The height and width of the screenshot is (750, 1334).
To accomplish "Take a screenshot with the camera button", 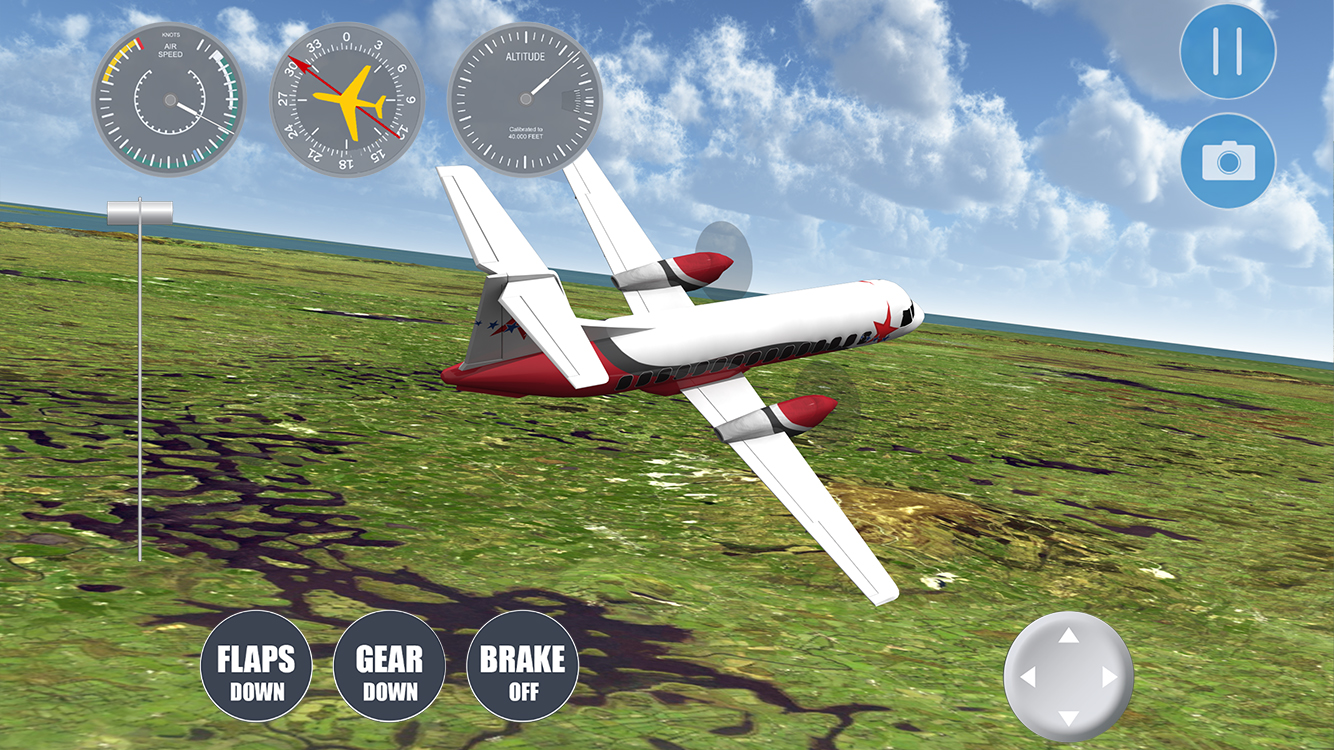I will 1227,160.
